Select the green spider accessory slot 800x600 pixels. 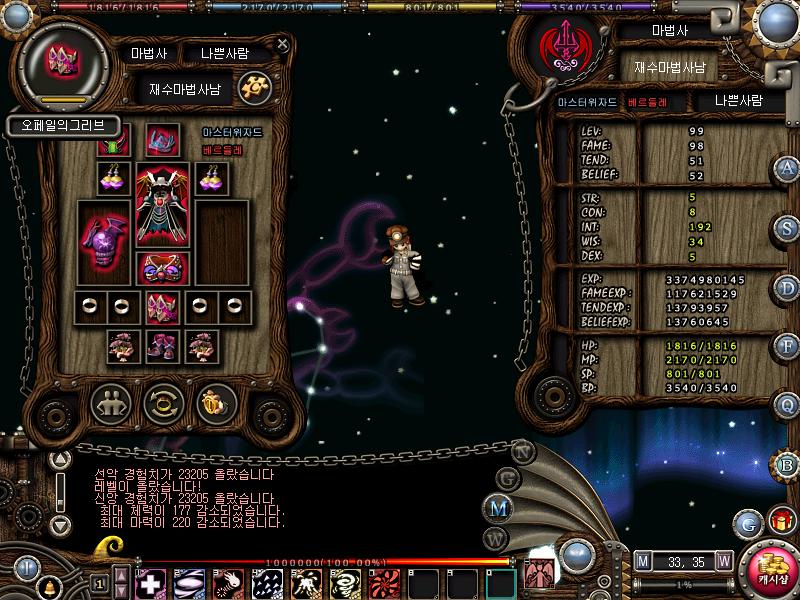113,141
